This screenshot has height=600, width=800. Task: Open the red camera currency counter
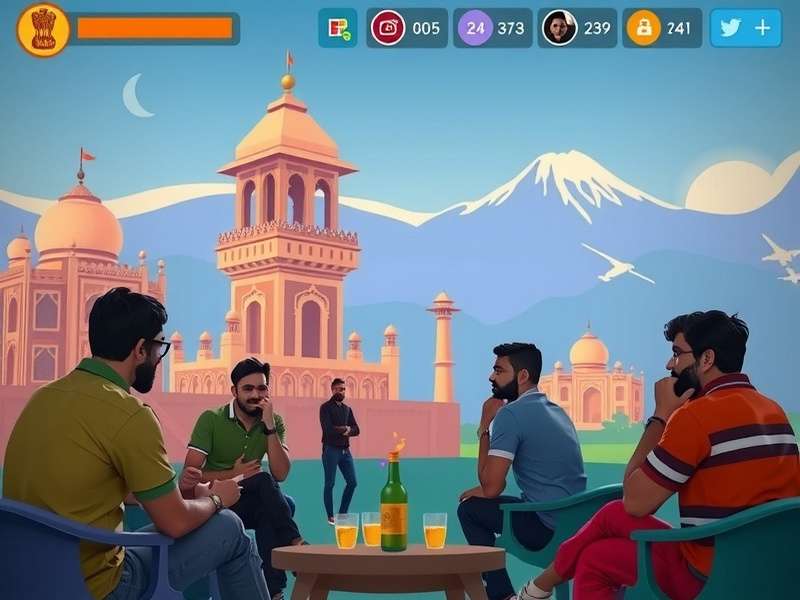388,28
